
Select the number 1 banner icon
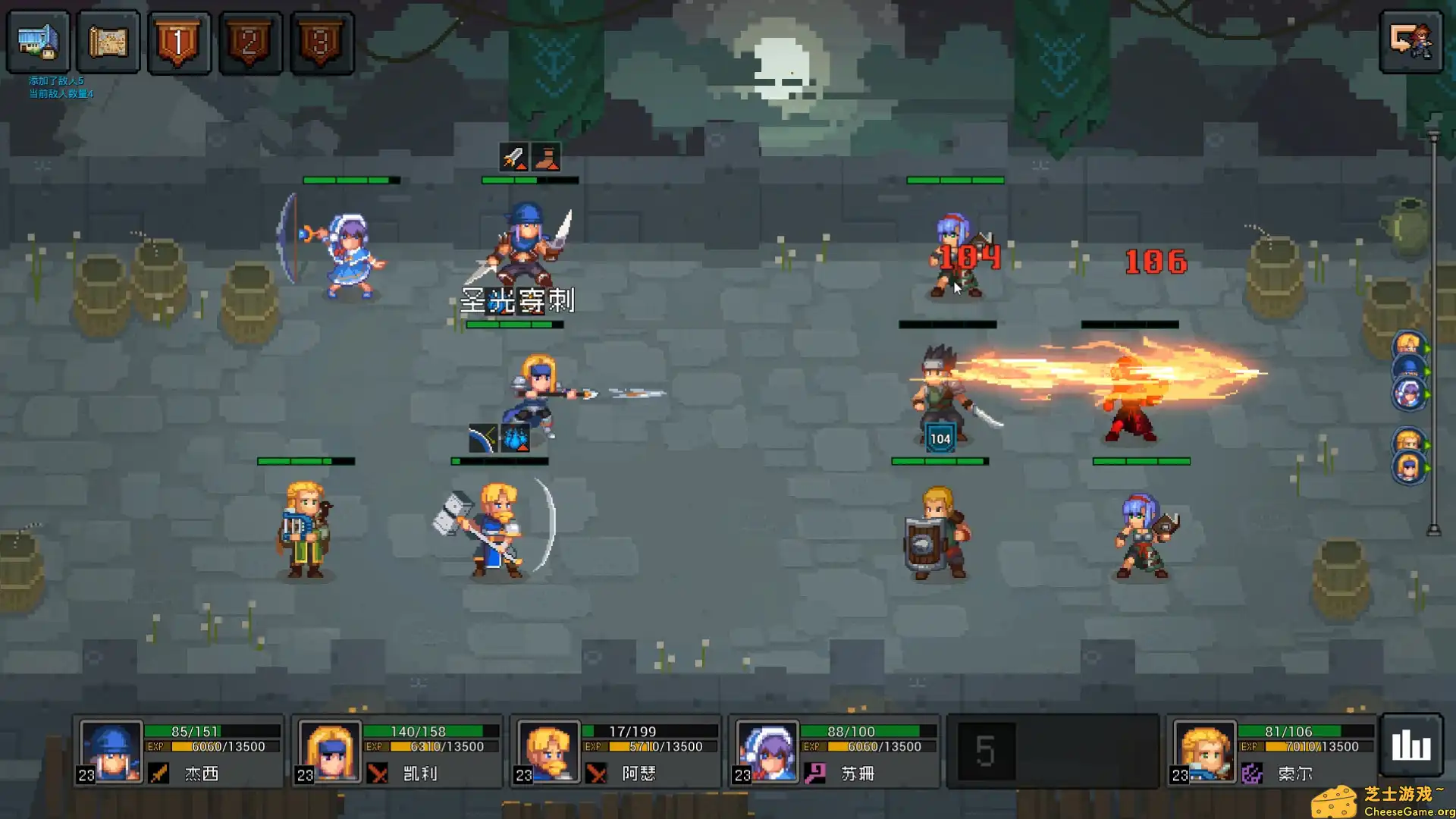179,42
